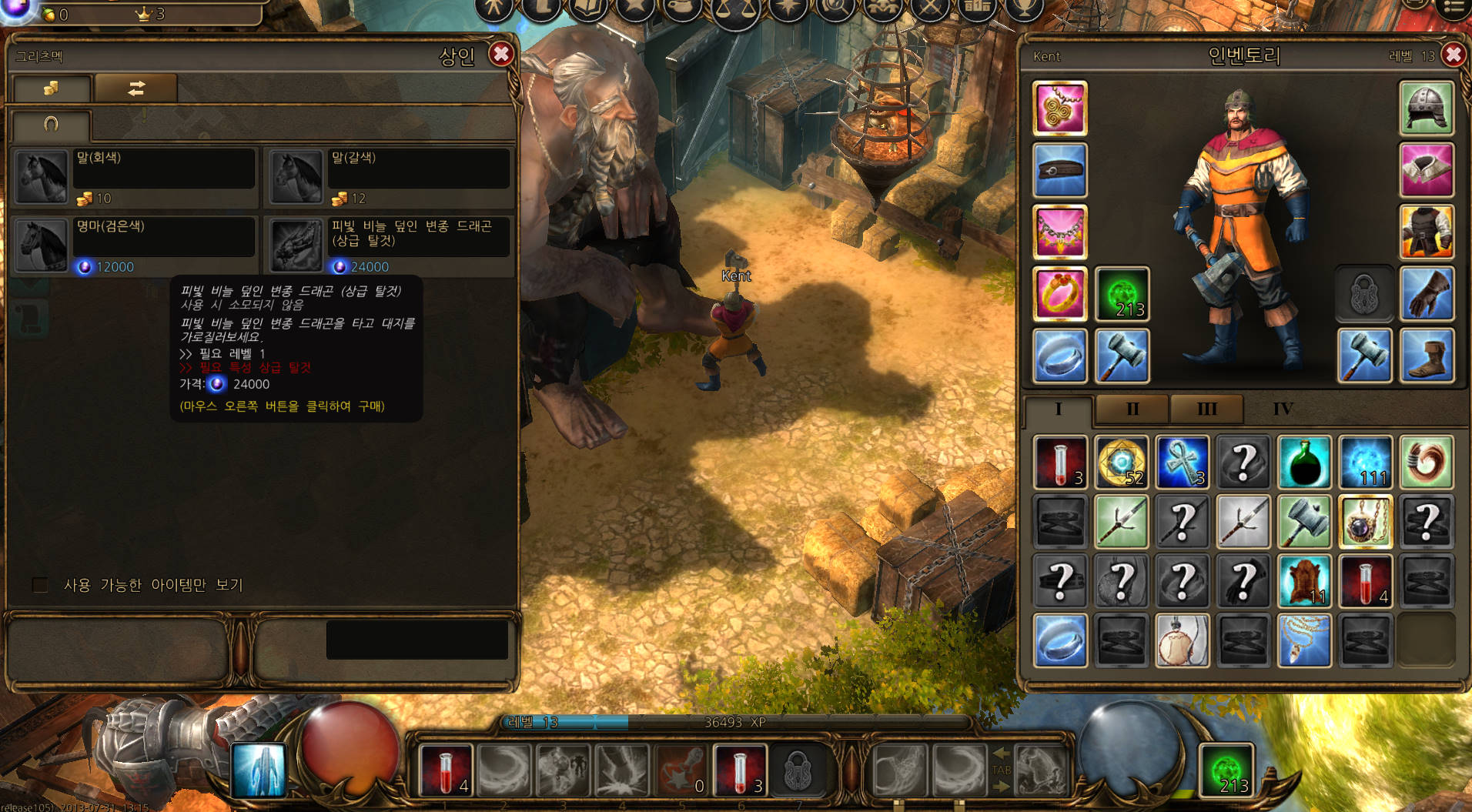The width and height of the screenshot is (1472, 812).
Task: Select the gray horse mount listing
Action: (135, 176)
